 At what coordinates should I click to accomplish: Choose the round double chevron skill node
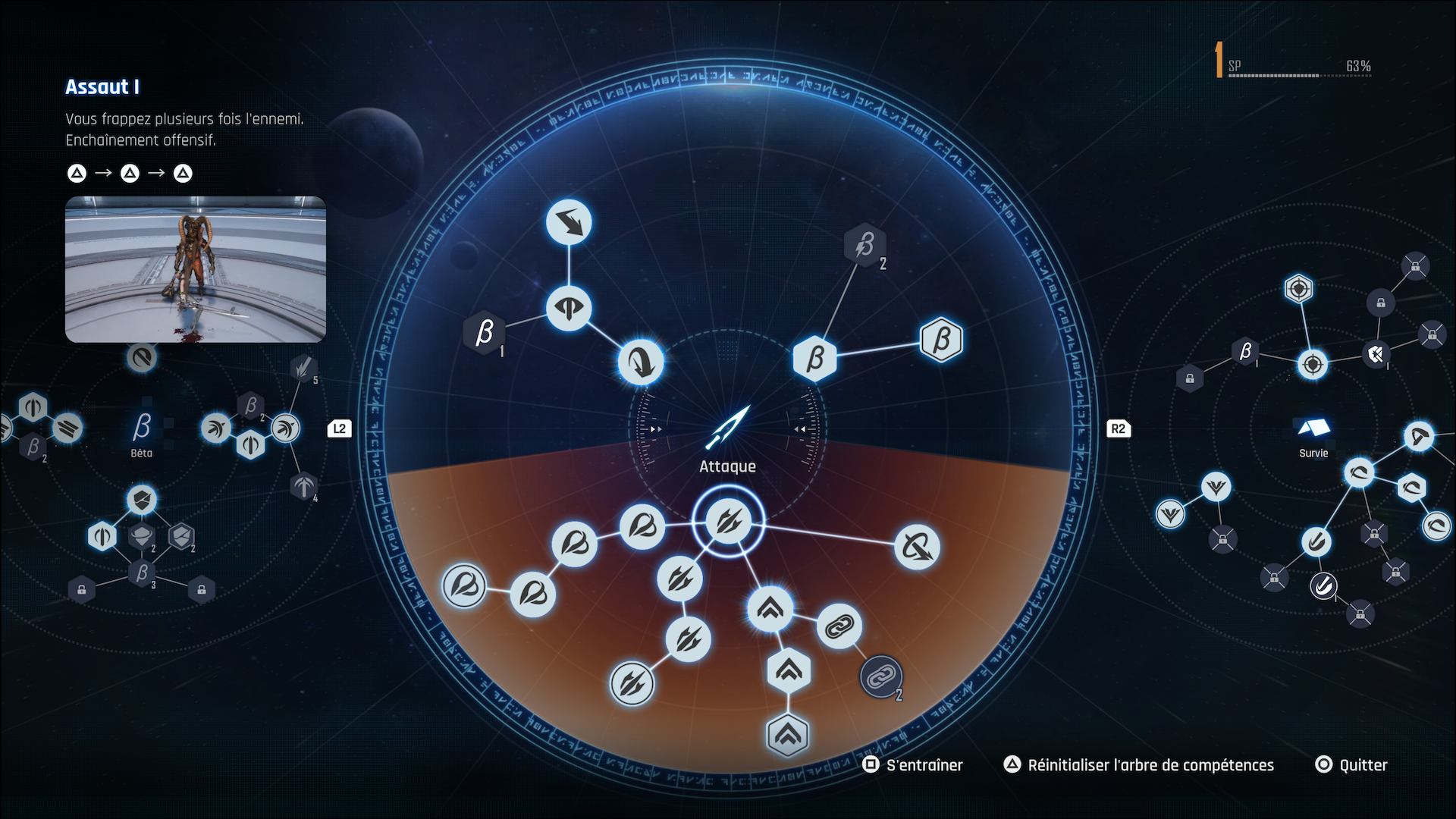(770, 608)
